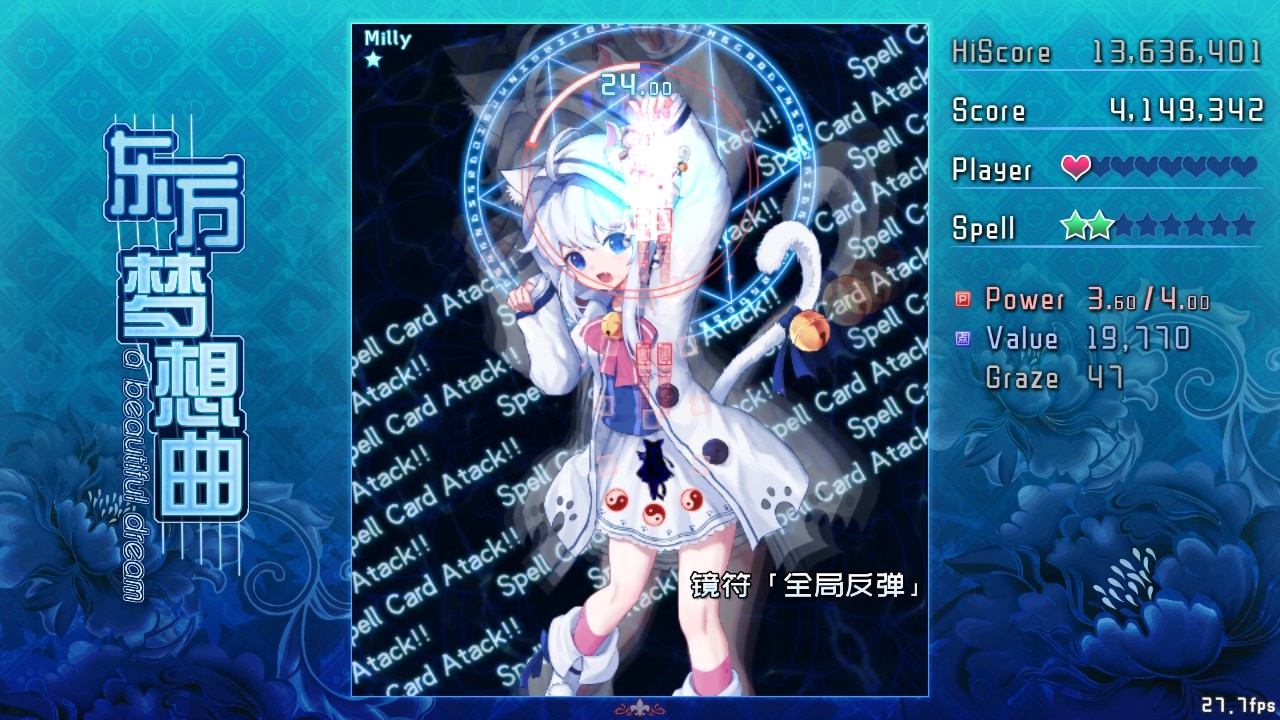The image size is (1280, 720).
Task: Click the white star under Milly's name
Action: pyautogui.click(x=371, y=60)
